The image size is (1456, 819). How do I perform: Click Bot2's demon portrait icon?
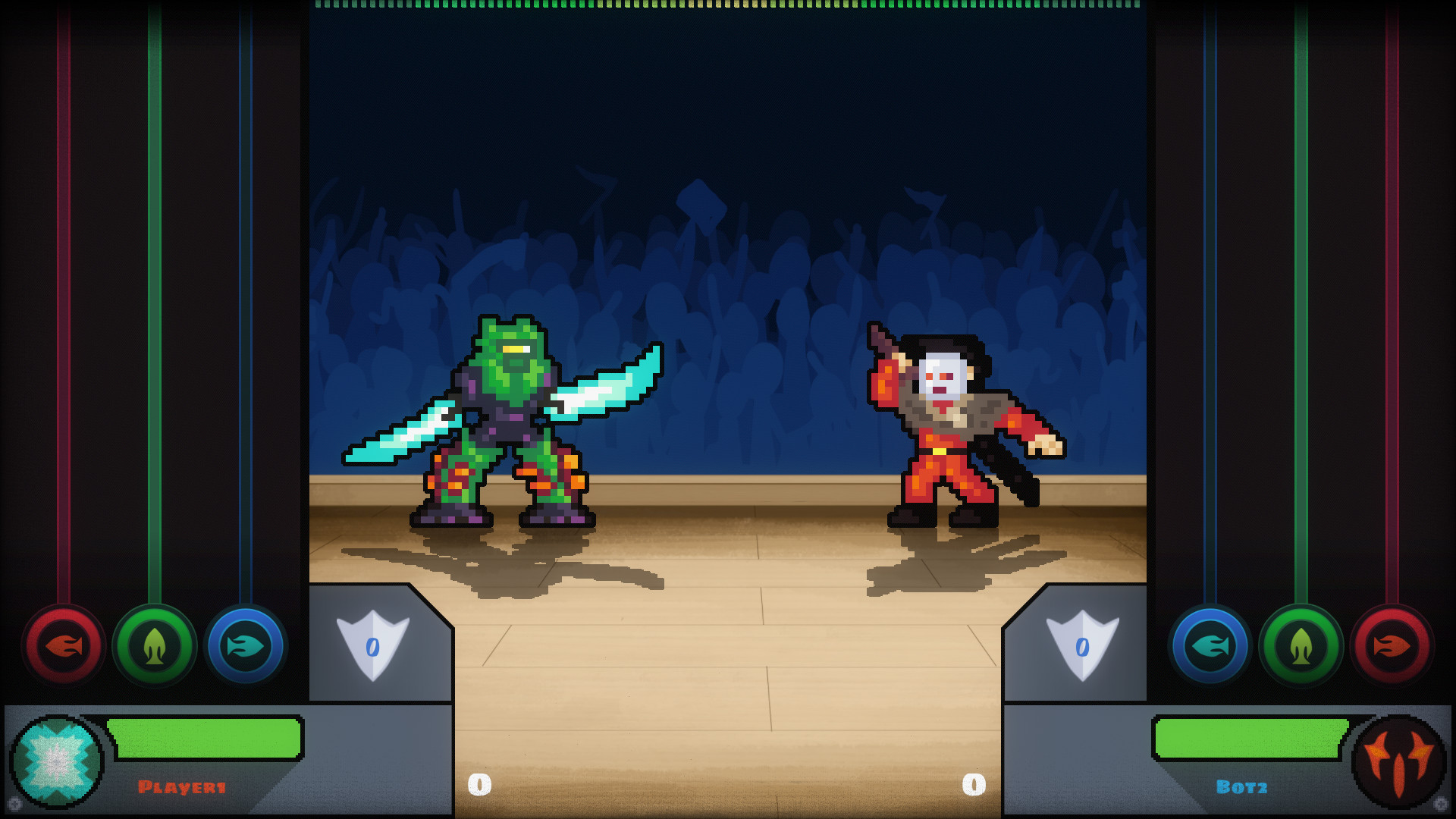coord(1401,761)
